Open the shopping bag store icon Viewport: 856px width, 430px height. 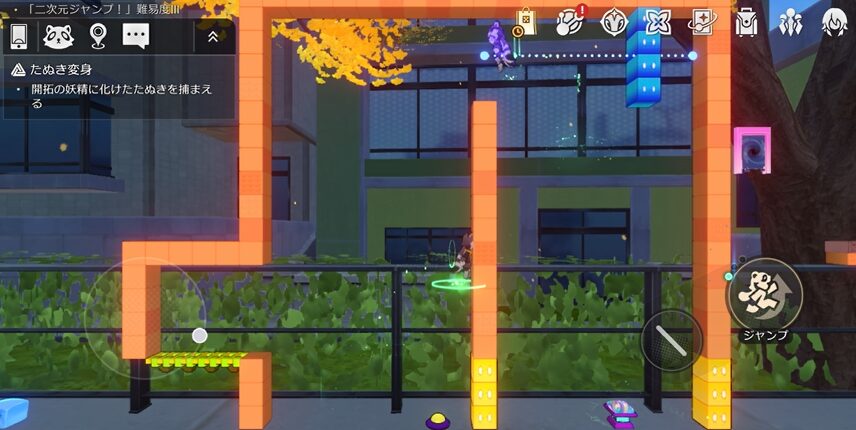pyautogui.click(x=525, y=21)
